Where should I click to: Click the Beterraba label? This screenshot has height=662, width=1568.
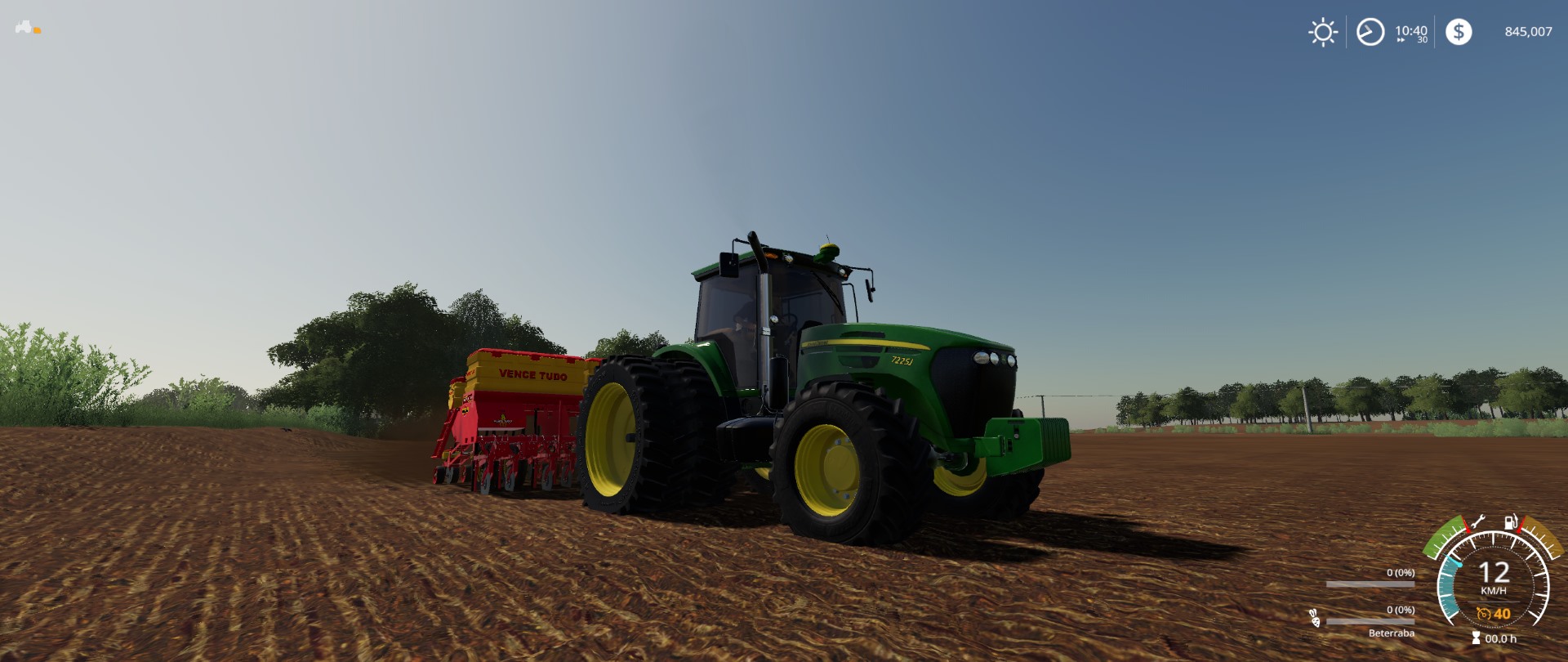pos(1391,634)
